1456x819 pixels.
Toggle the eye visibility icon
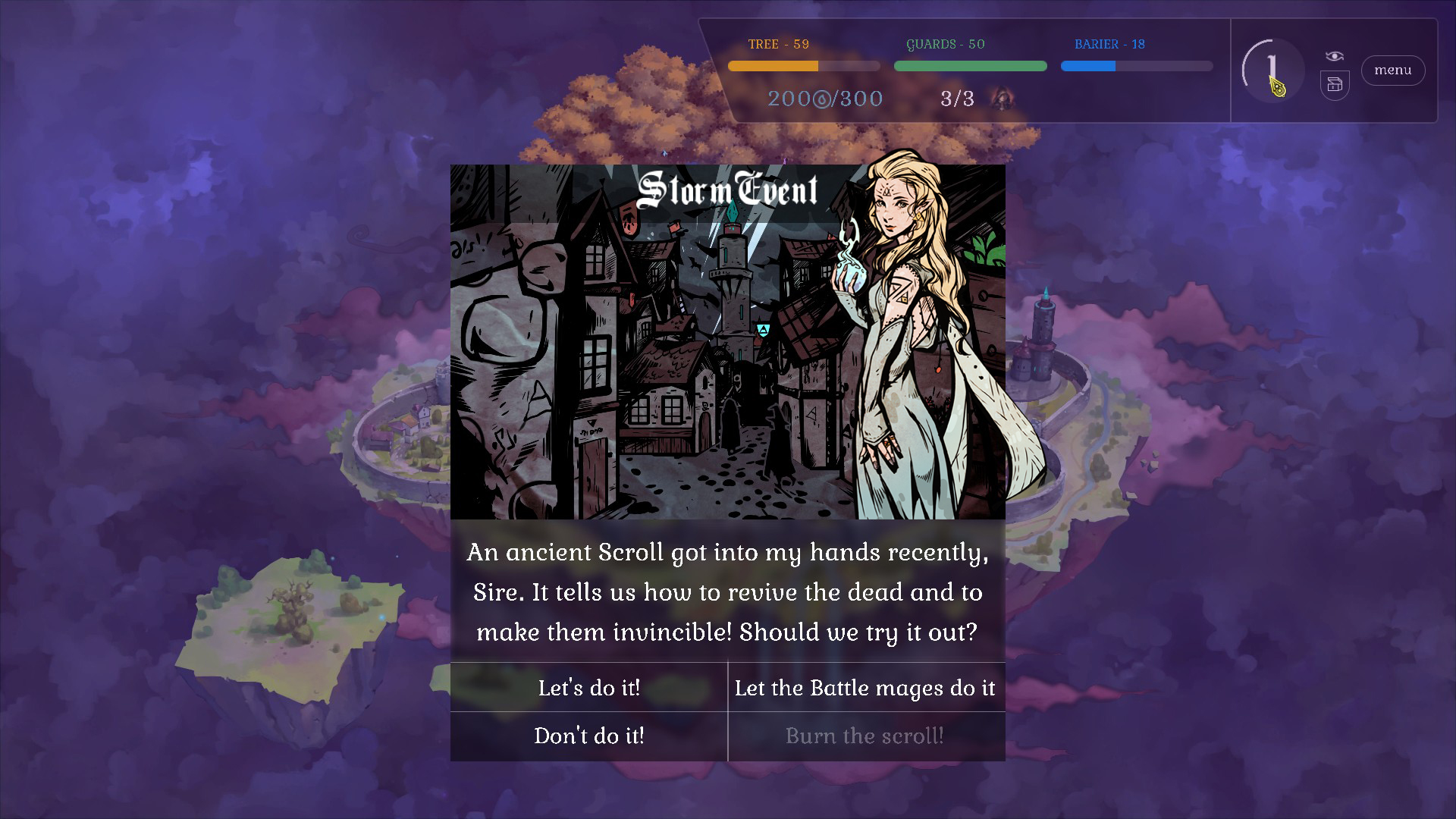(1335, 56)
